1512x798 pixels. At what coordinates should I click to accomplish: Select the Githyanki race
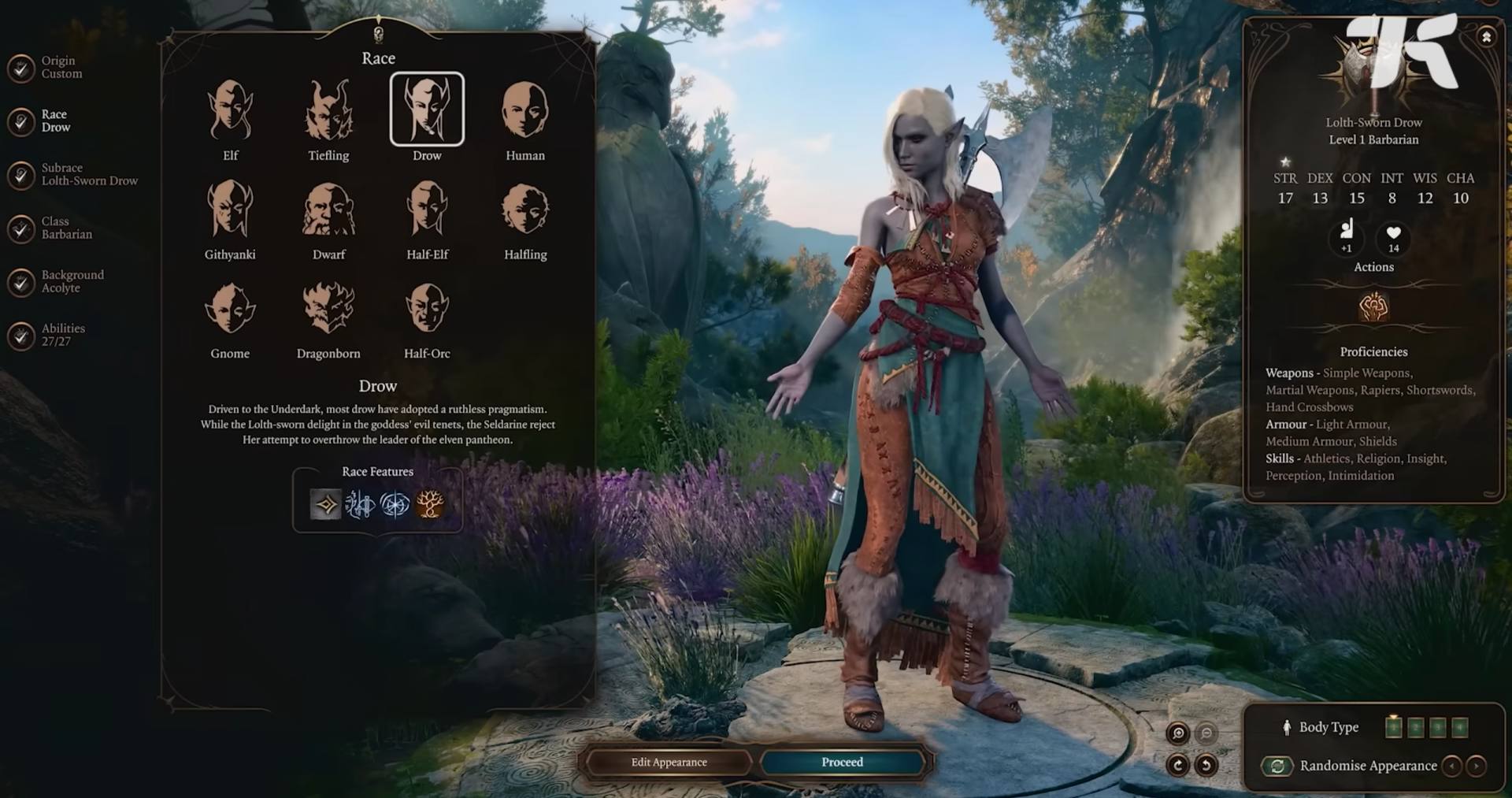[230, 210]
